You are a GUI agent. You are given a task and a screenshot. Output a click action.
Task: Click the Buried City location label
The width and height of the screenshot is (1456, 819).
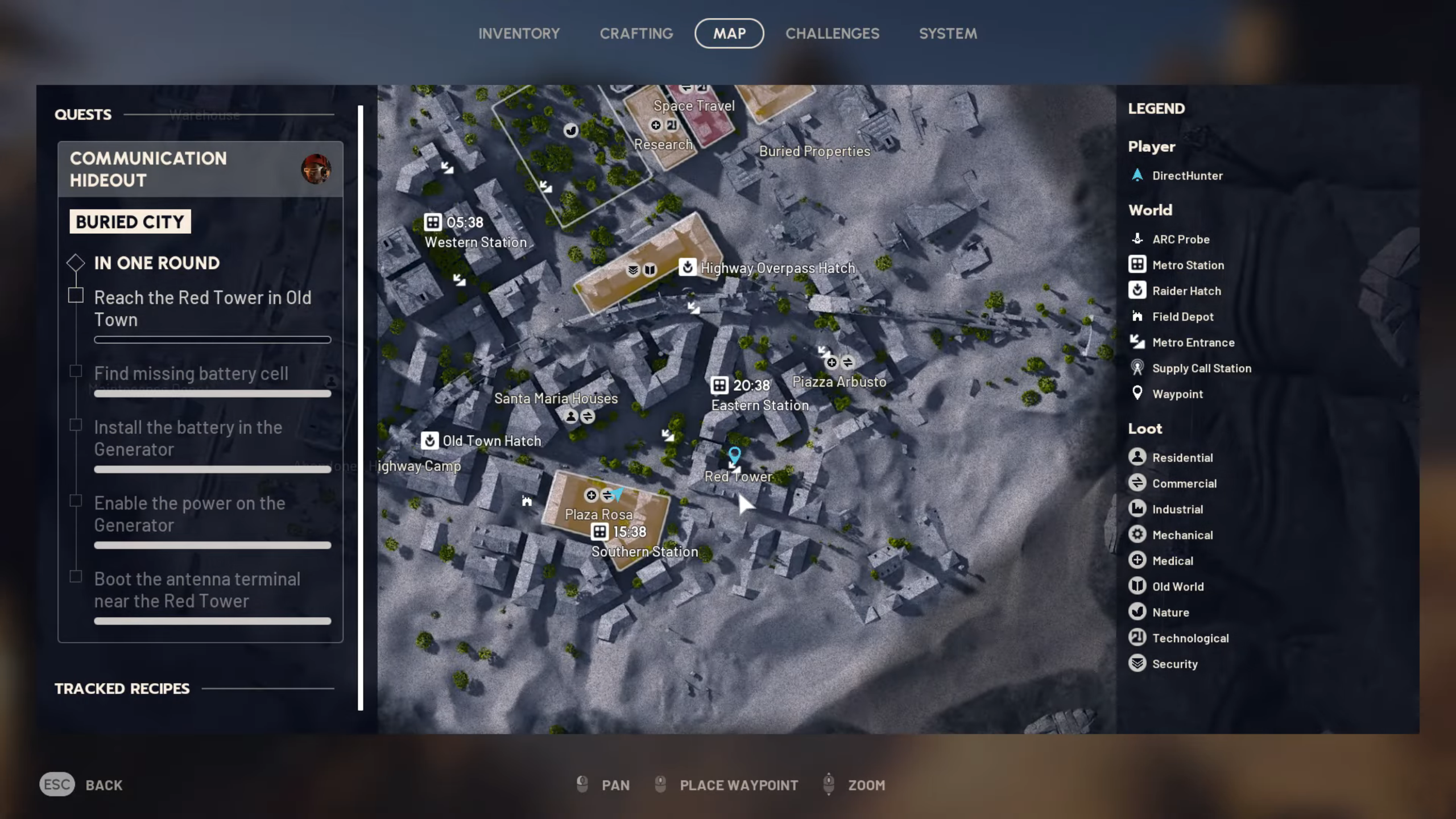[x=130, y=221]
